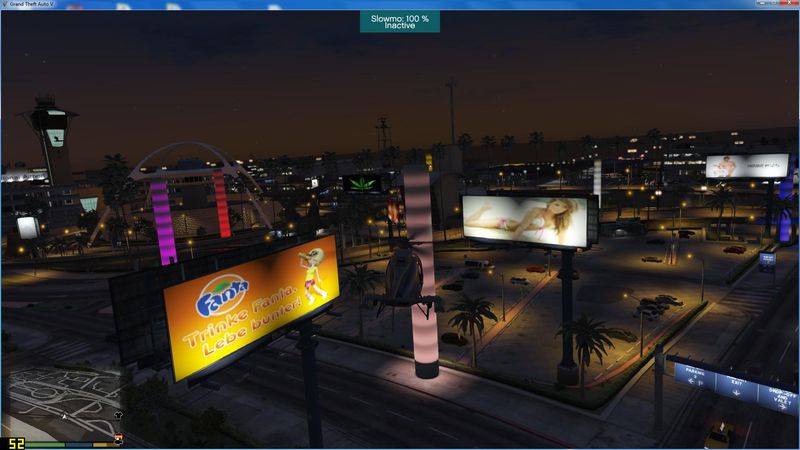Click the Slowmo status box
Image resolution: width=800 pixels, height=450 pixels.
(x=399, y=21)
